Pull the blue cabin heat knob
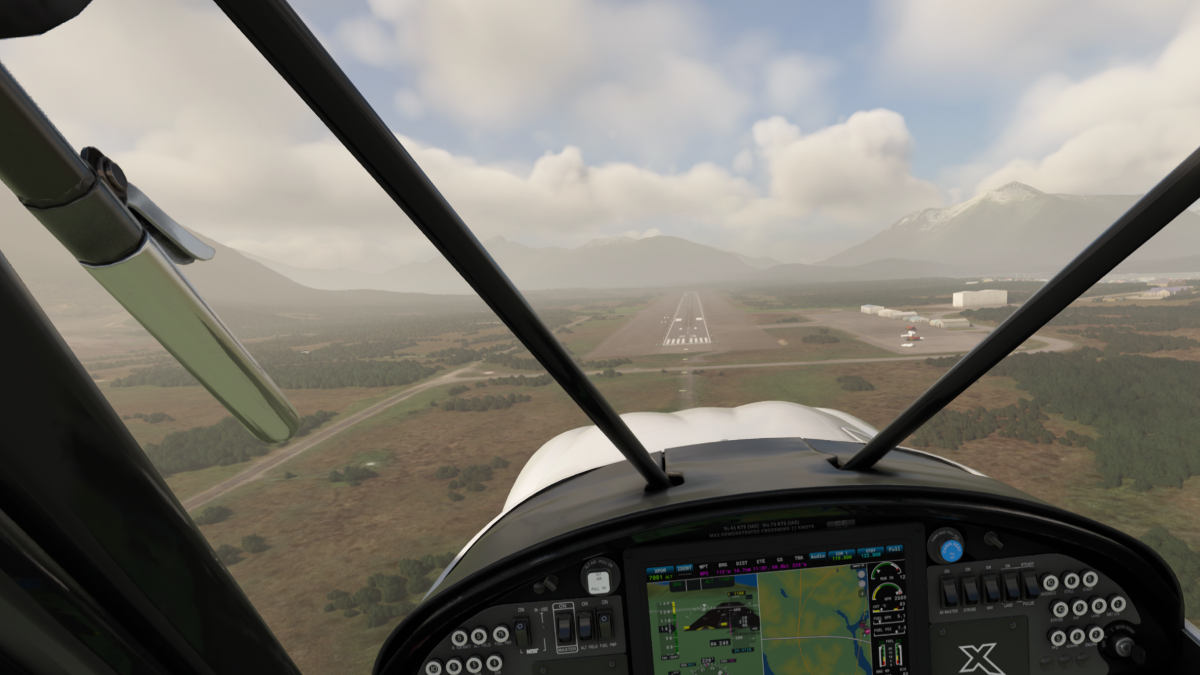Image resolution: width=1200 pixels, height=675 pixels. pyautogui.click(x=950, y=549)
